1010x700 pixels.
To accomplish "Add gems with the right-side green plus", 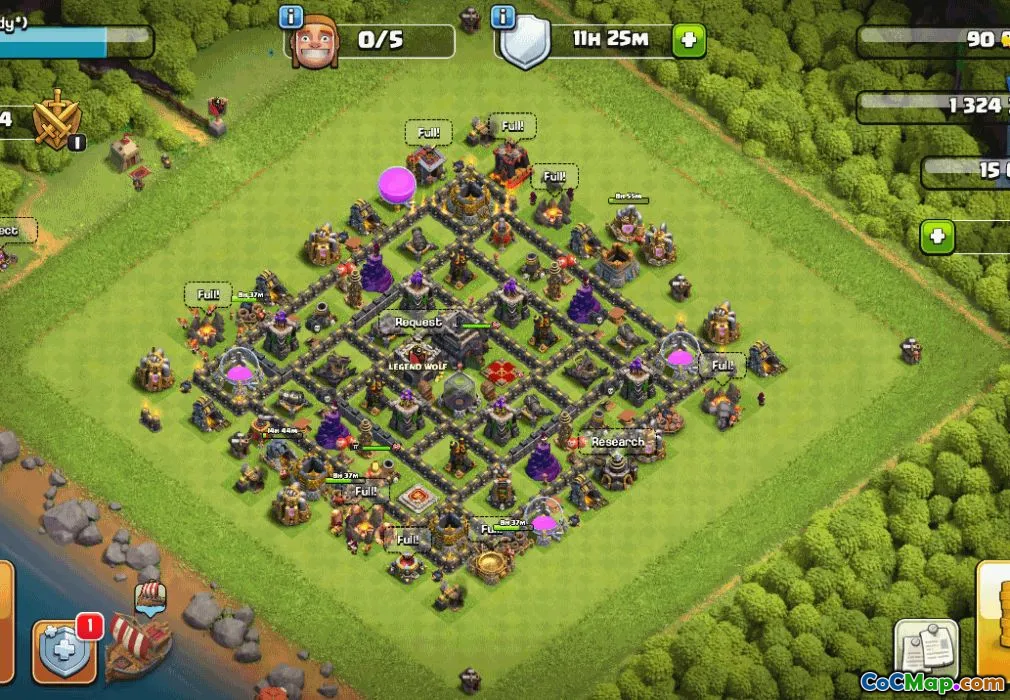I will (x=937, y=238).
